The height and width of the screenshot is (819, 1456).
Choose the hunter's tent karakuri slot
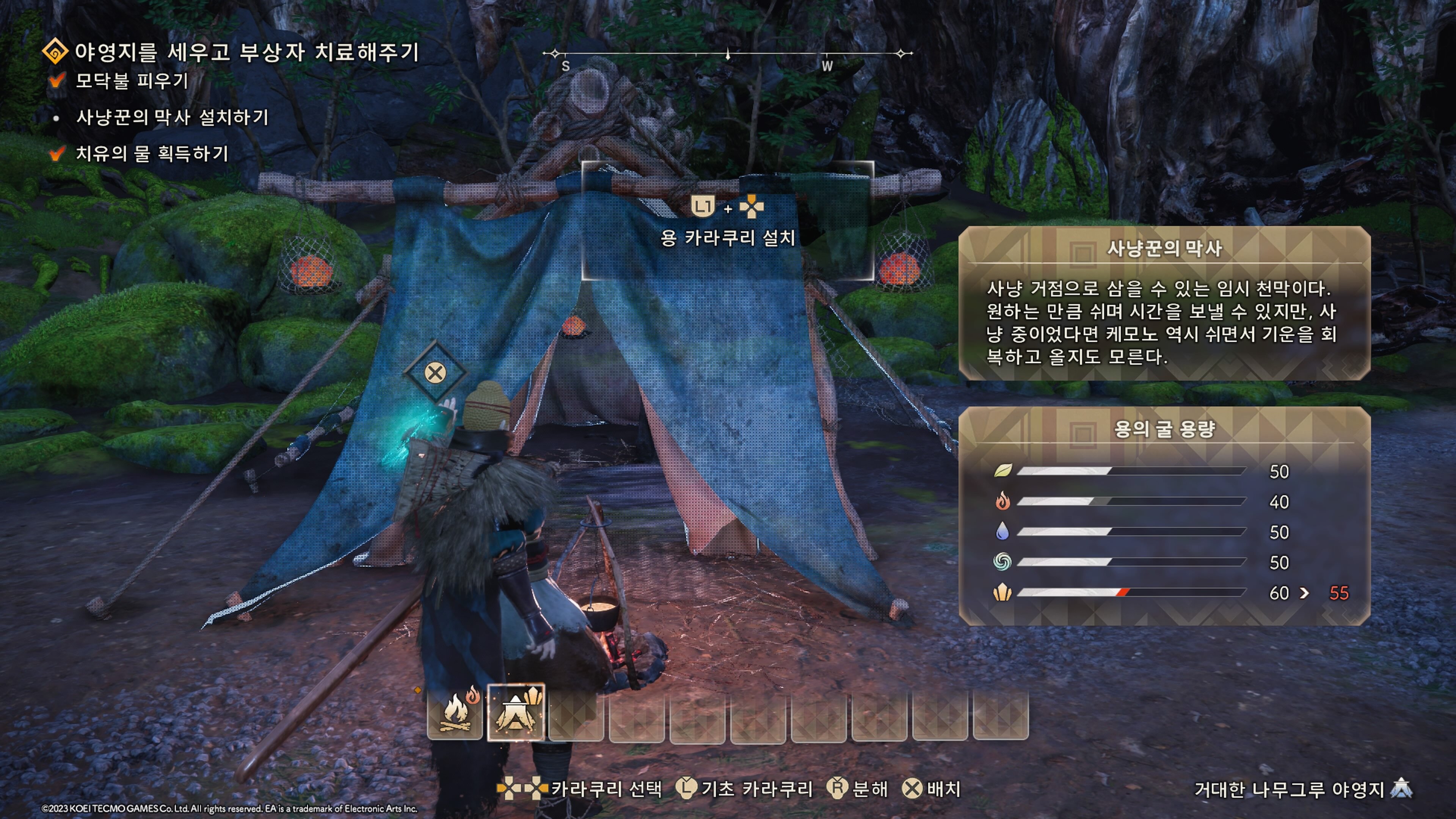[x=516, y=713]
